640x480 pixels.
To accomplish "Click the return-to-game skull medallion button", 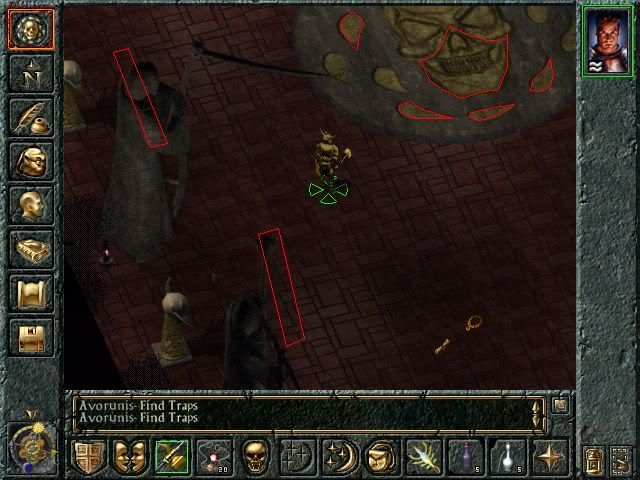I will coord(32,30).
